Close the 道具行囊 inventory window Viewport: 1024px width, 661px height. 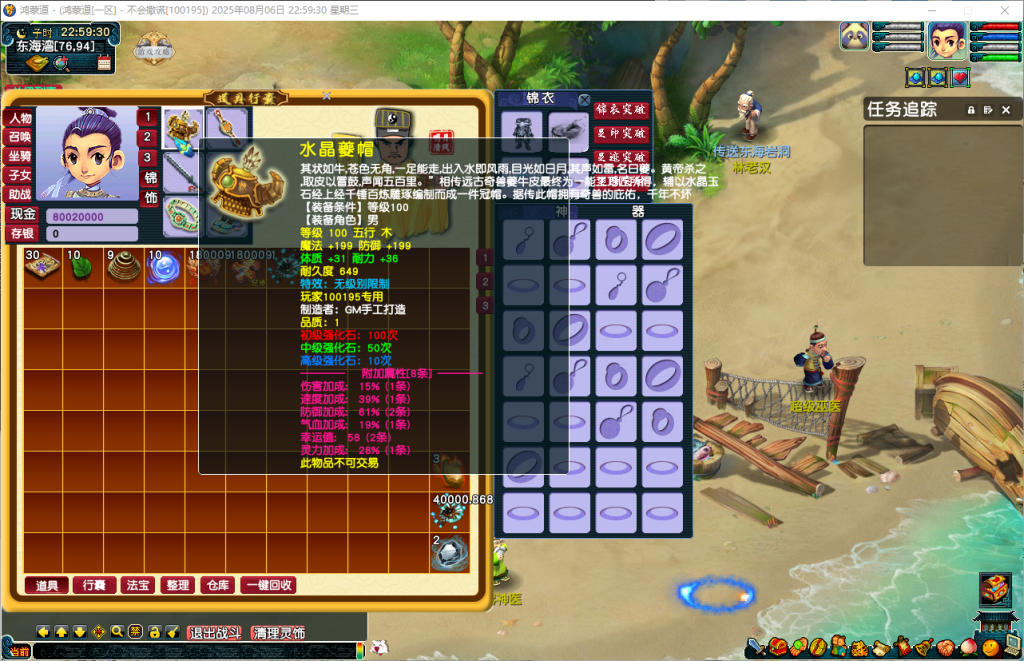pos(327,96)
